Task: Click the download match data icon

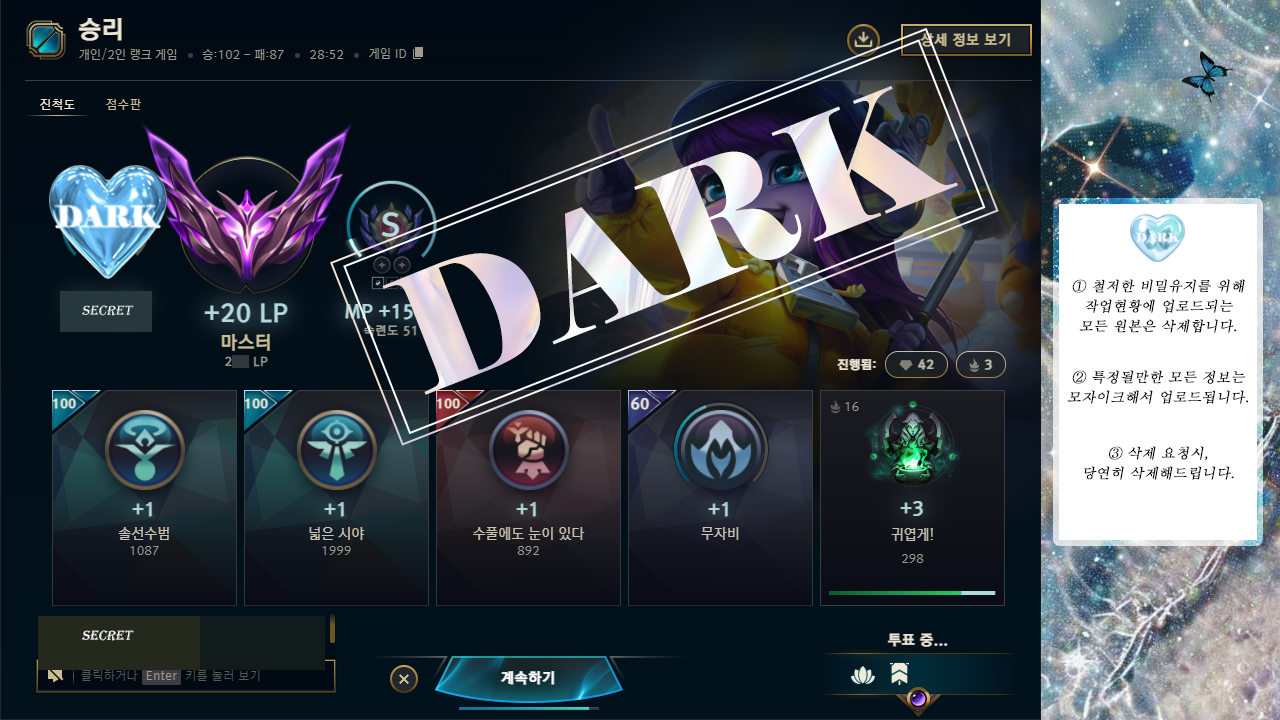Action: click(862, 41)
